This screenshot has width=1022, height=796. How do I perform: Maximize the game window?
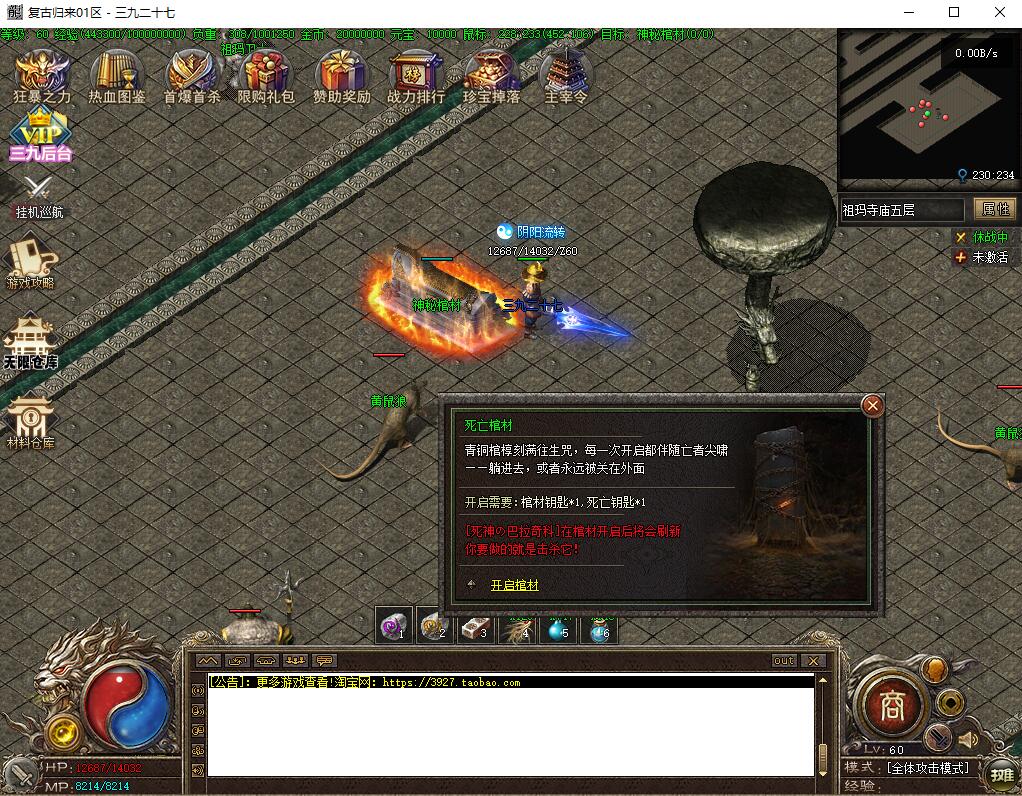click(953, 12)
